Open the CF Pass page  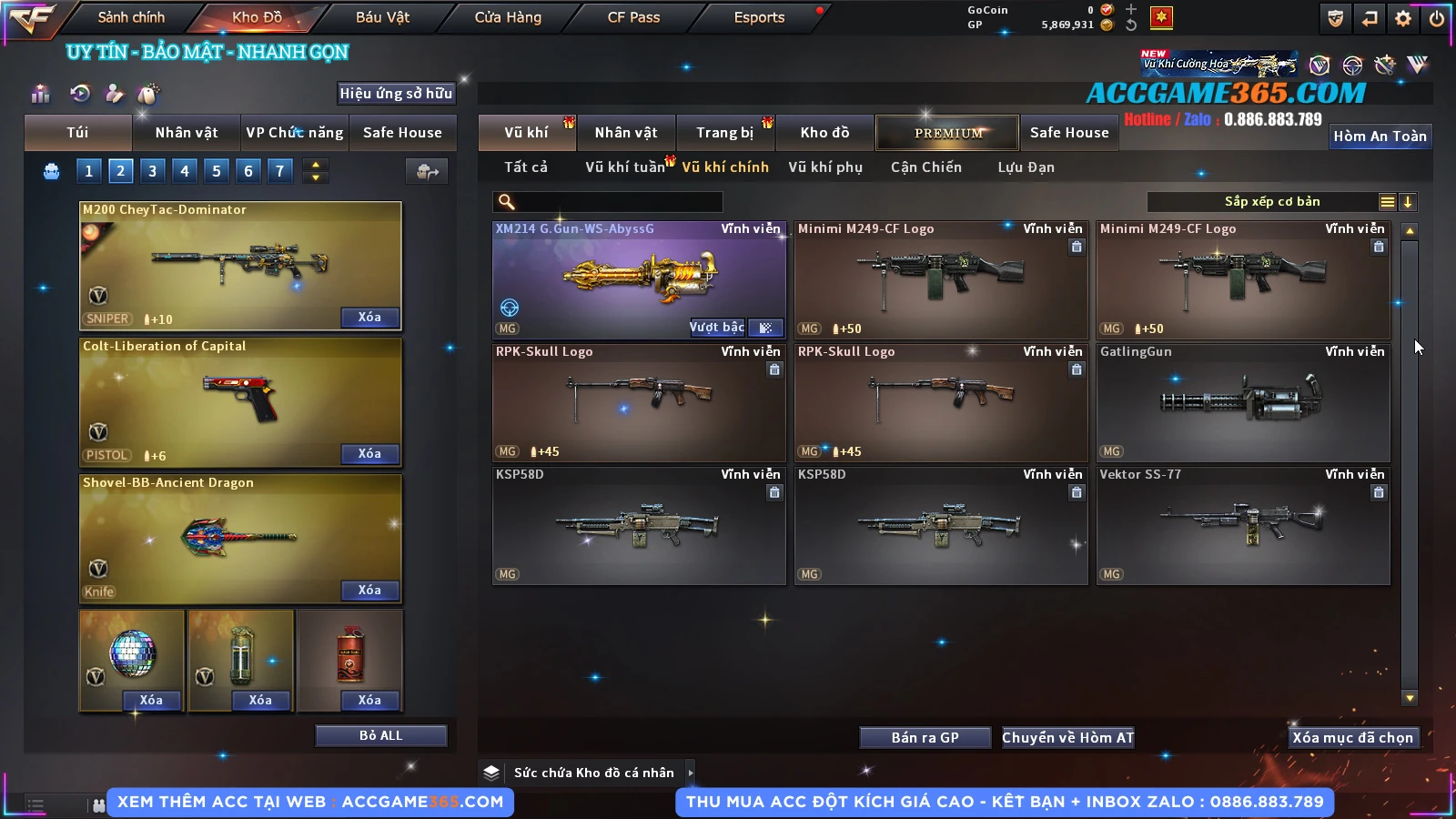click(x=633, y=17)
